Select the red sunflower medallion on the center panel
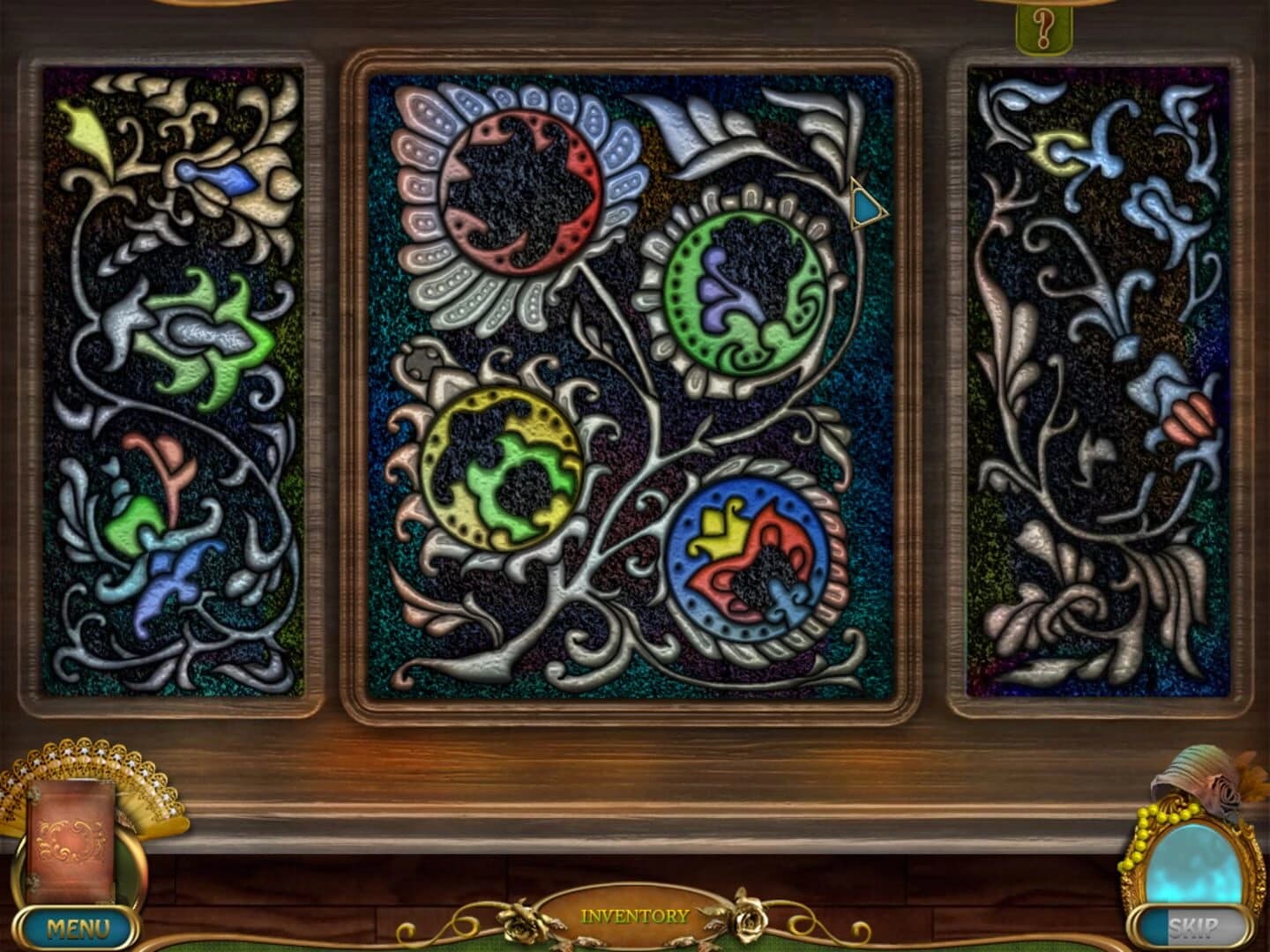The image size is (1270, 952). click(x=525, y=194)
